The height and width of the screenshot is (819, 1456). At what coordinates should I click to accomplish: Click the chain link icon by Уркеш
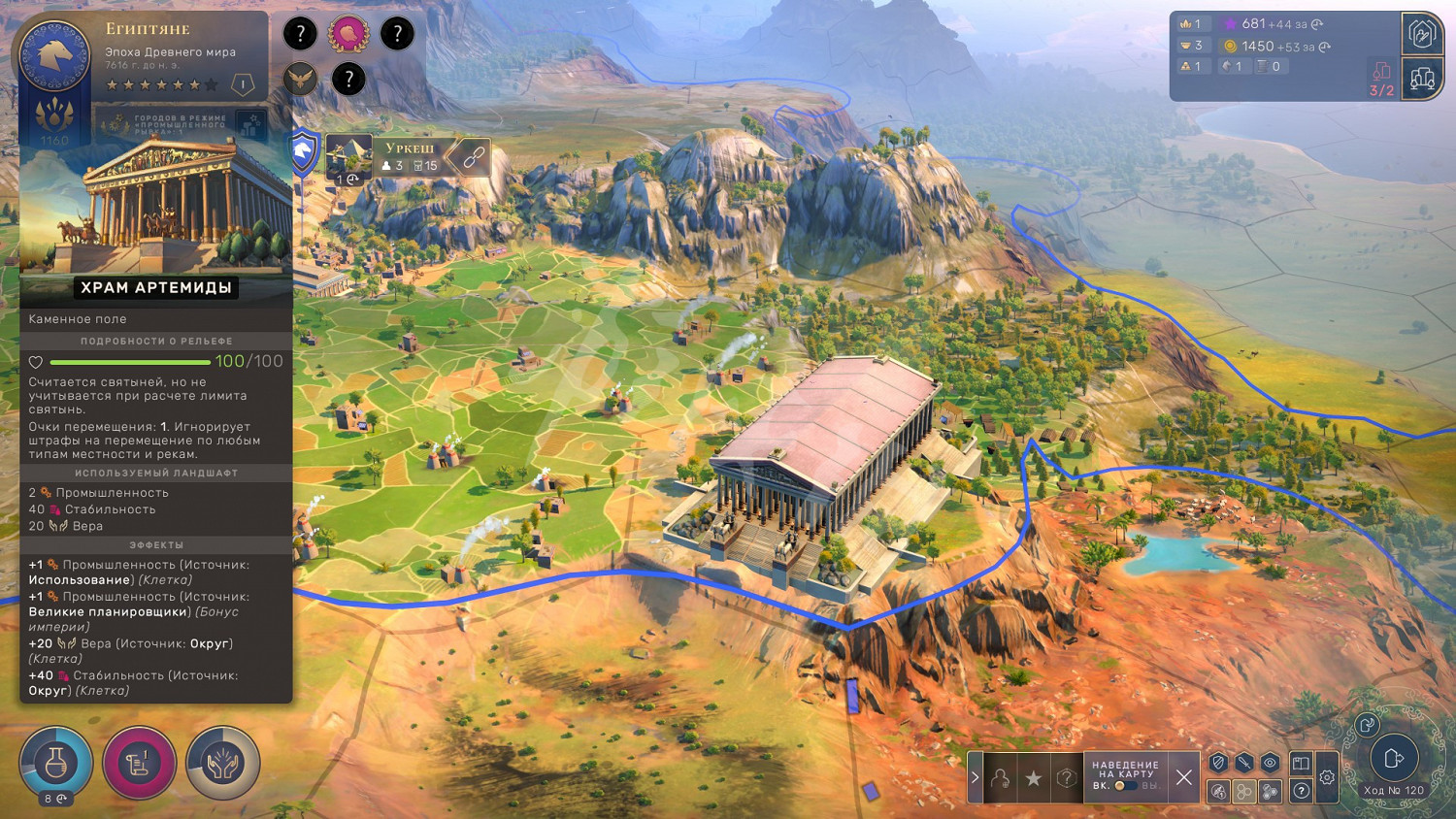click(473, 157)
